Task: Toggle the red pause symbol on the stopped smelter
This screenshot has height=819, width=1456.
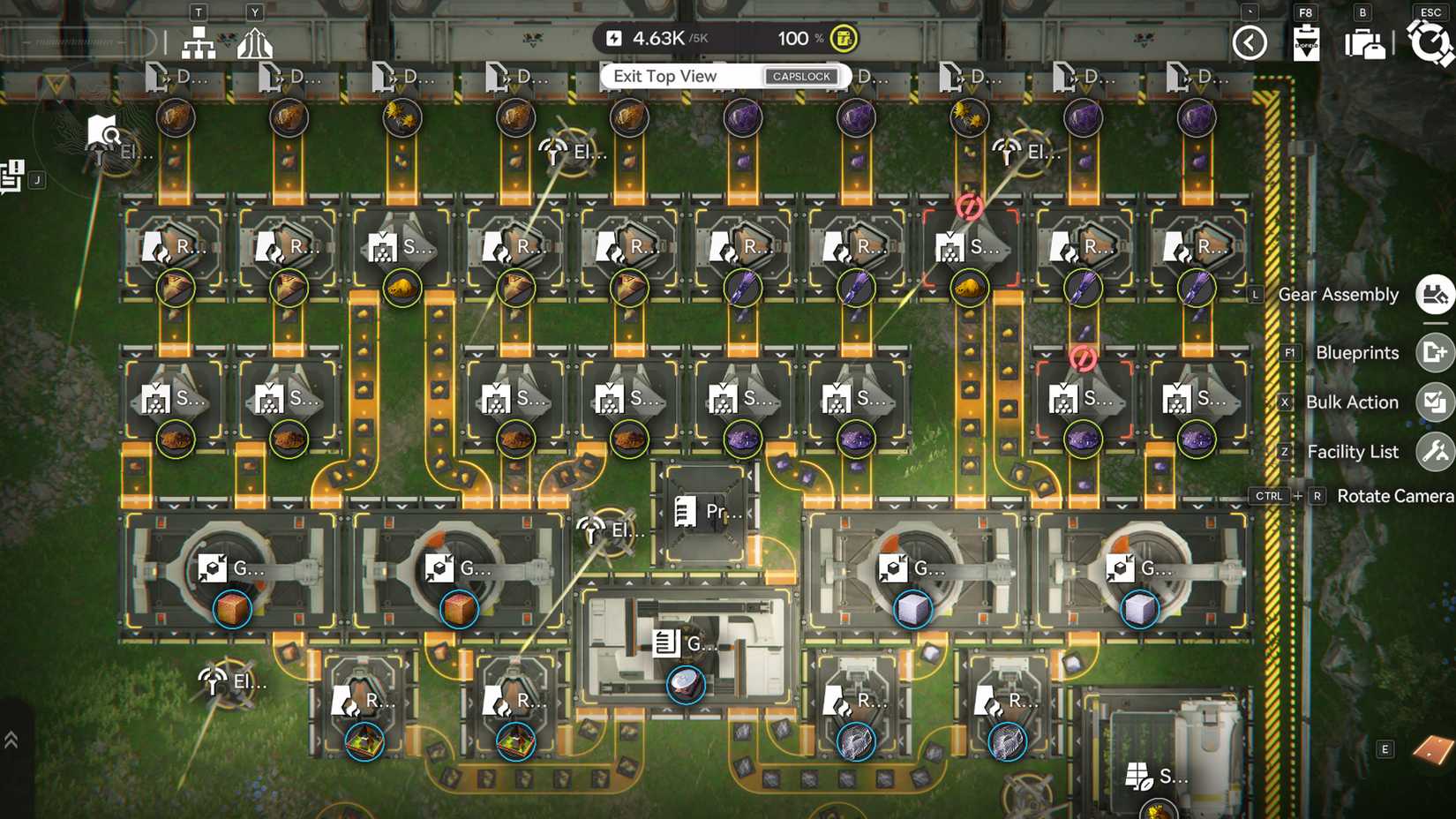Action: click(968, 205)
